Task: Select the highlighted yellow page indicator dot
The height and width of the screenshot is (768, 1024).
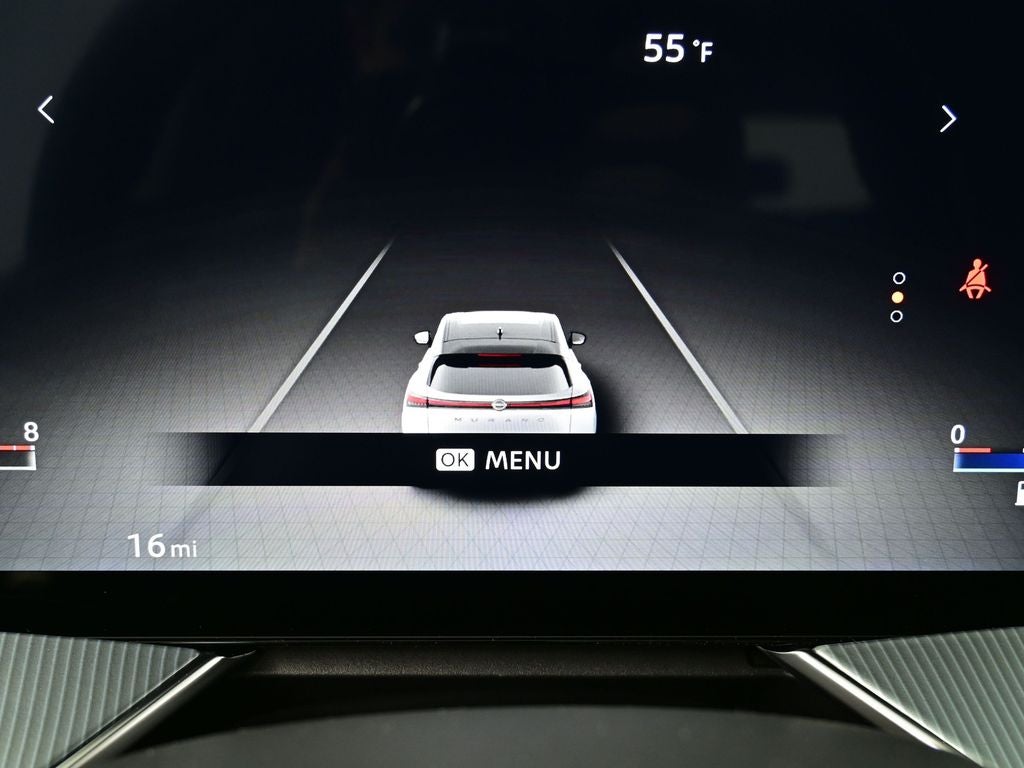Action: tap(897, 297)
